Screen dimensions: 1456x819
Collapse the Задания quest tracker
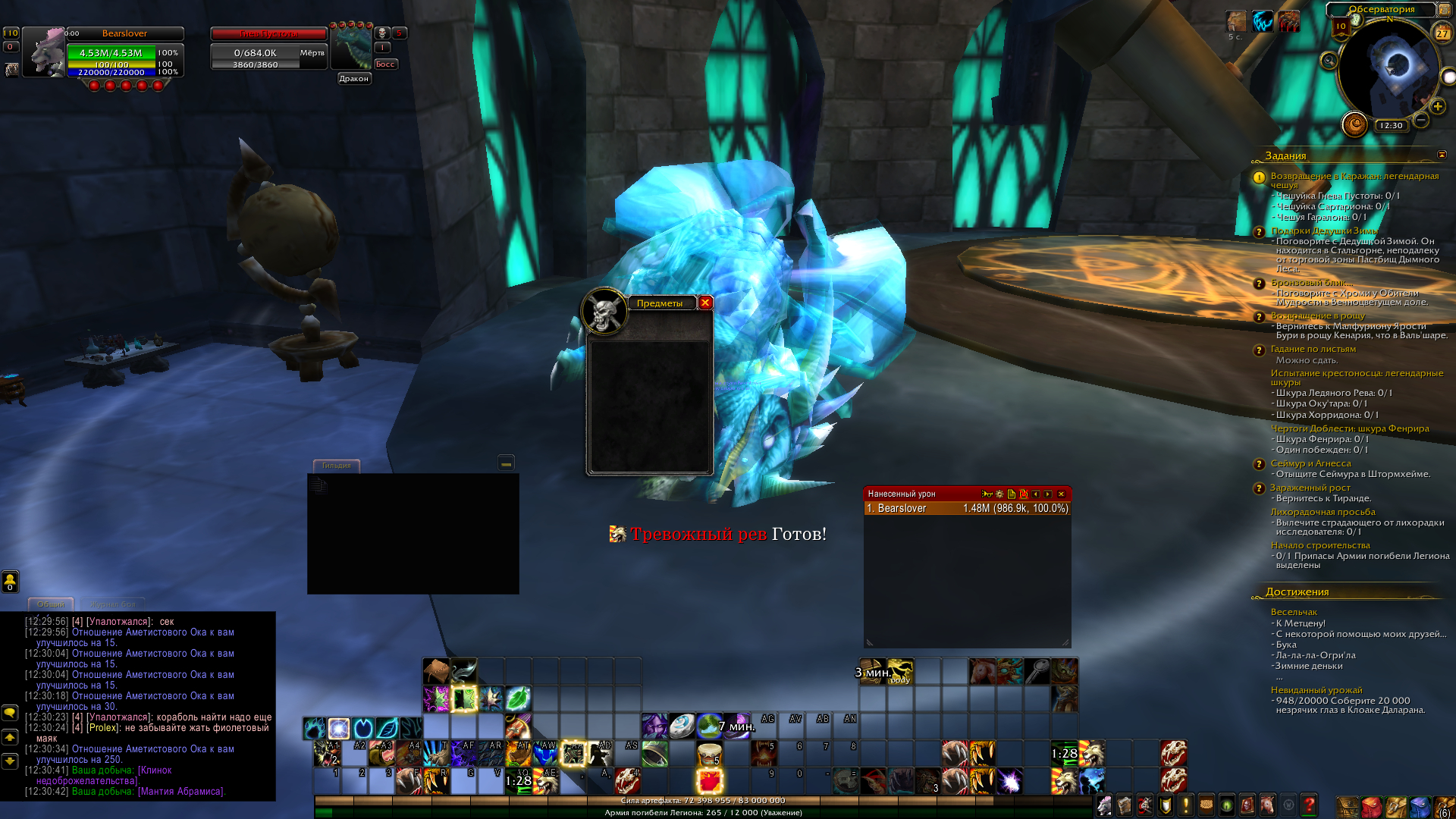pyautogui.click(x=1442, y=155)
